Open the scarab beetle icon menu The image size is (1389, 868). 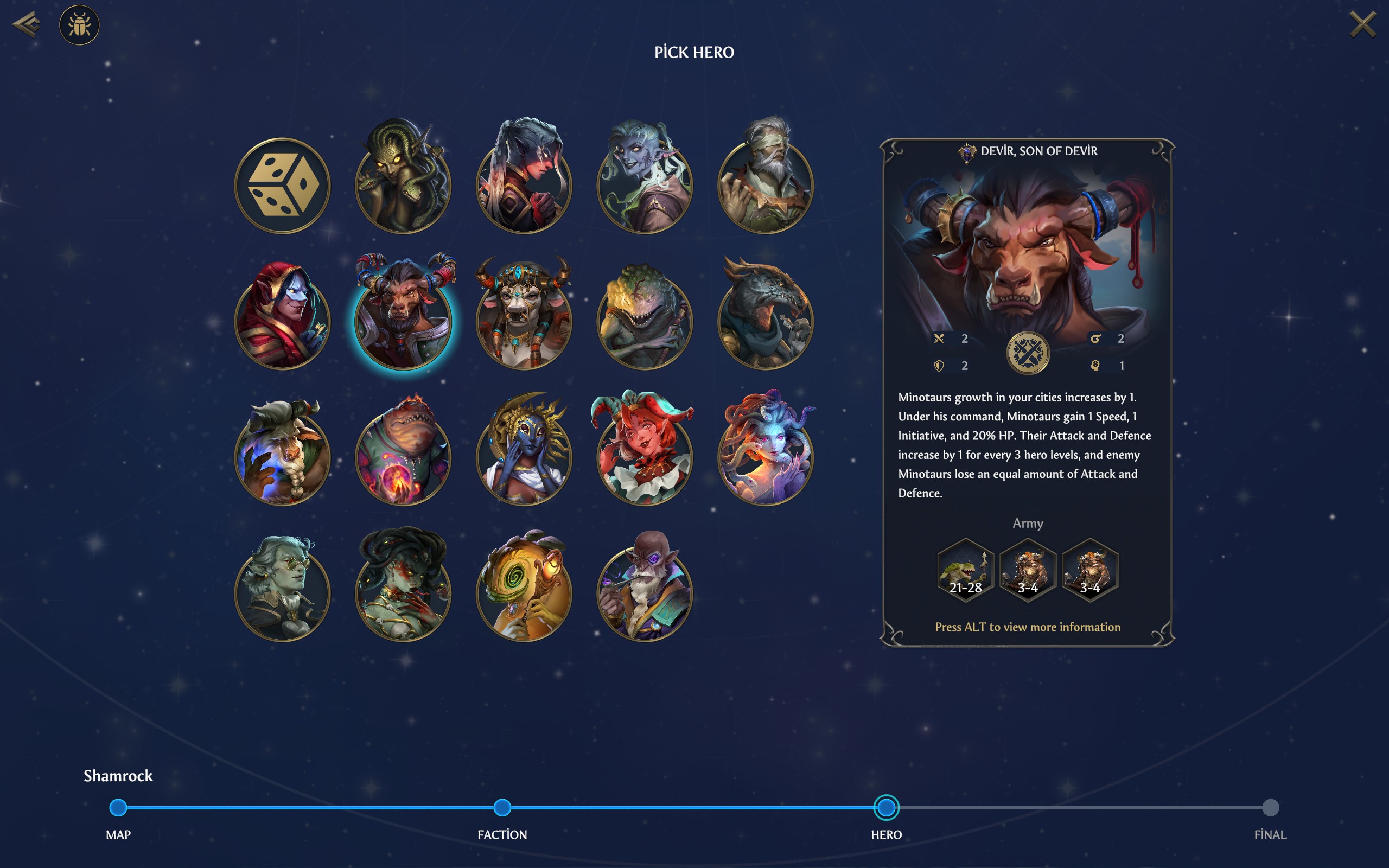tap(79, 25)
